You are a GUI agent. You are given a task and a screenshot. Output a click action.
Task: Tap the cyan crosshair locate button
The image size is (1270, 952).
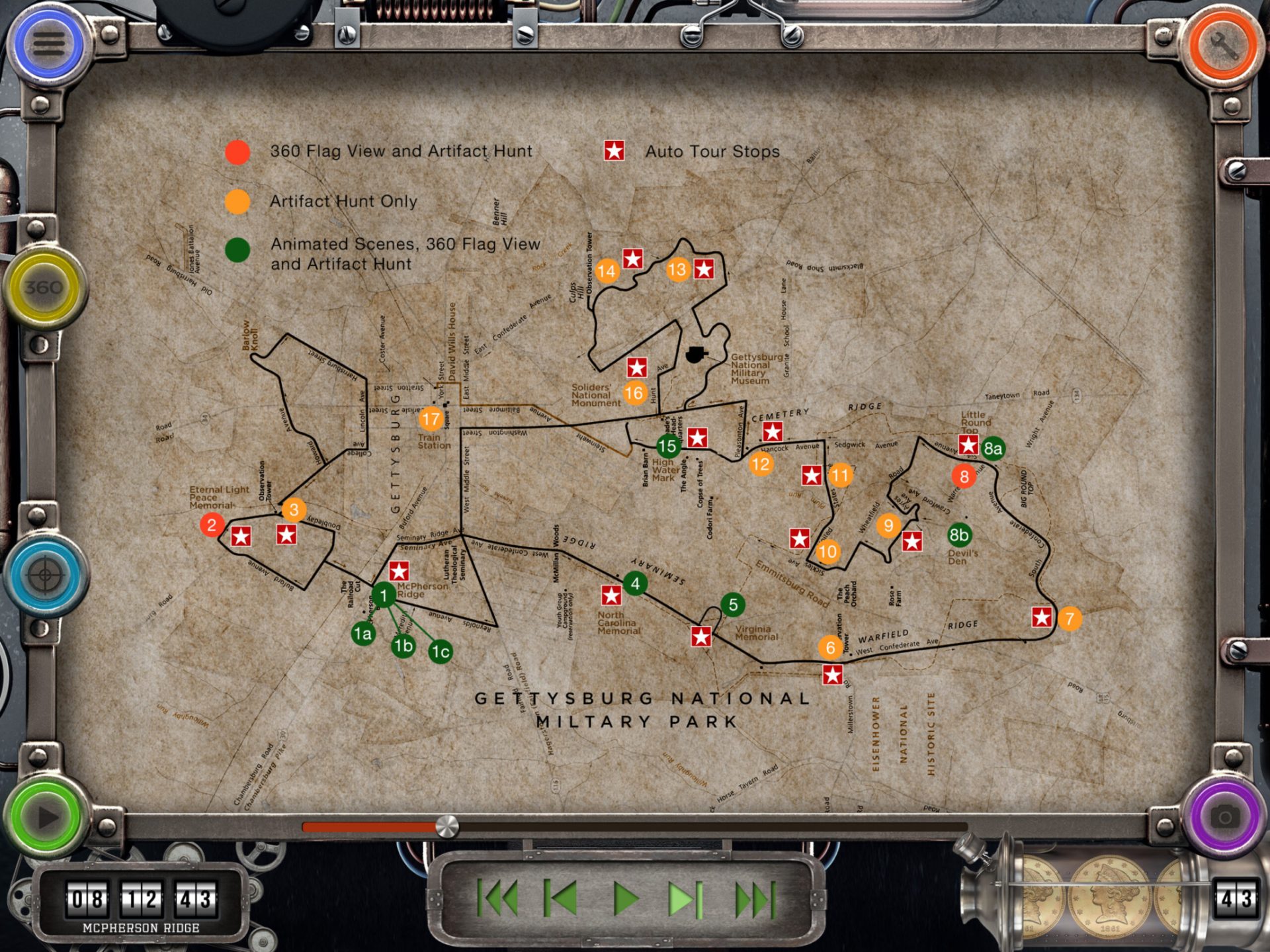(x=44, y=574)
